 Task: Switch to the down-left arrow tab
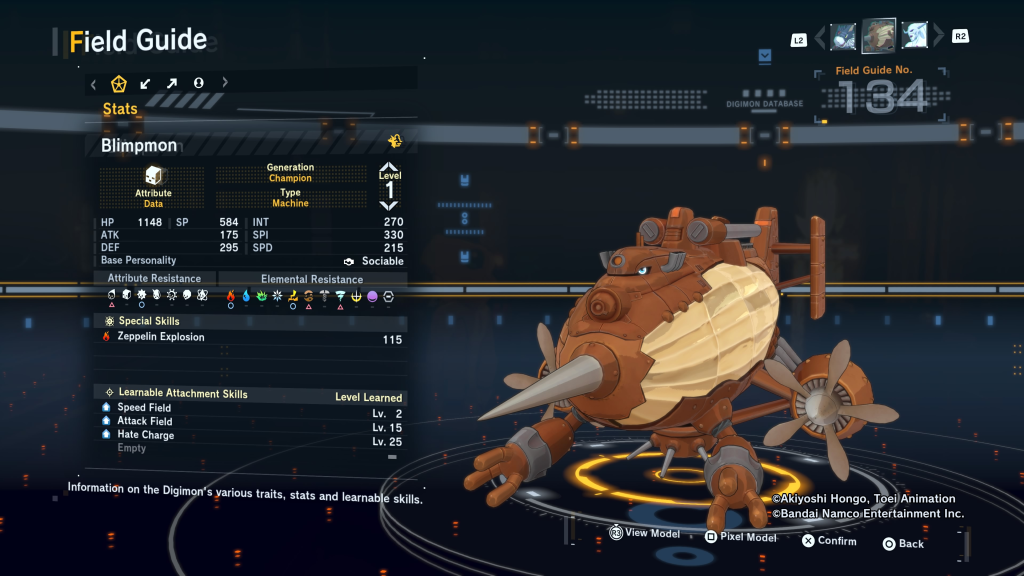coord(146,83)
